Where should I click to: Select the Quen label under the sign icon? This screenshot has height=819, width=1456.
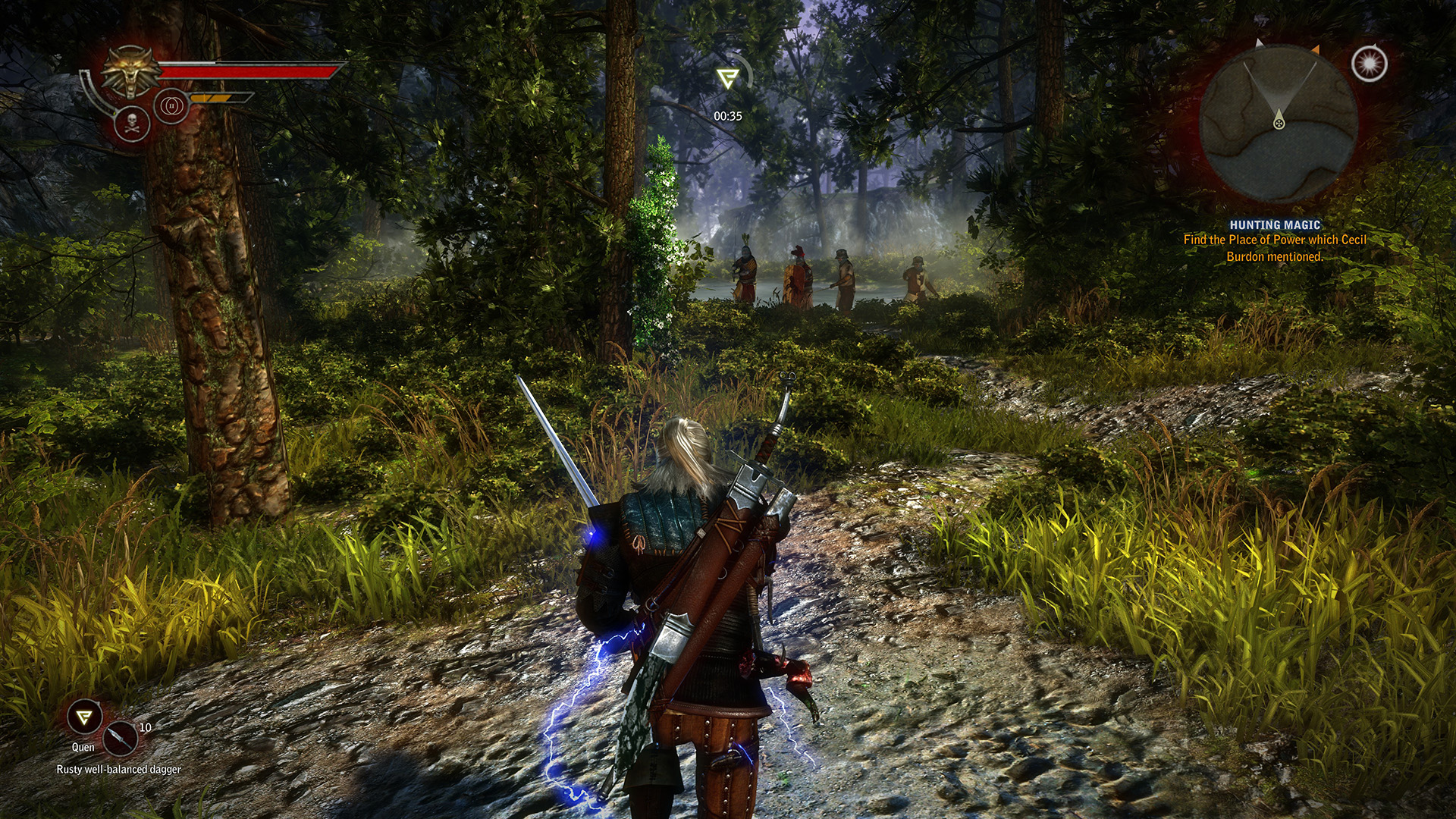[83, 747]
